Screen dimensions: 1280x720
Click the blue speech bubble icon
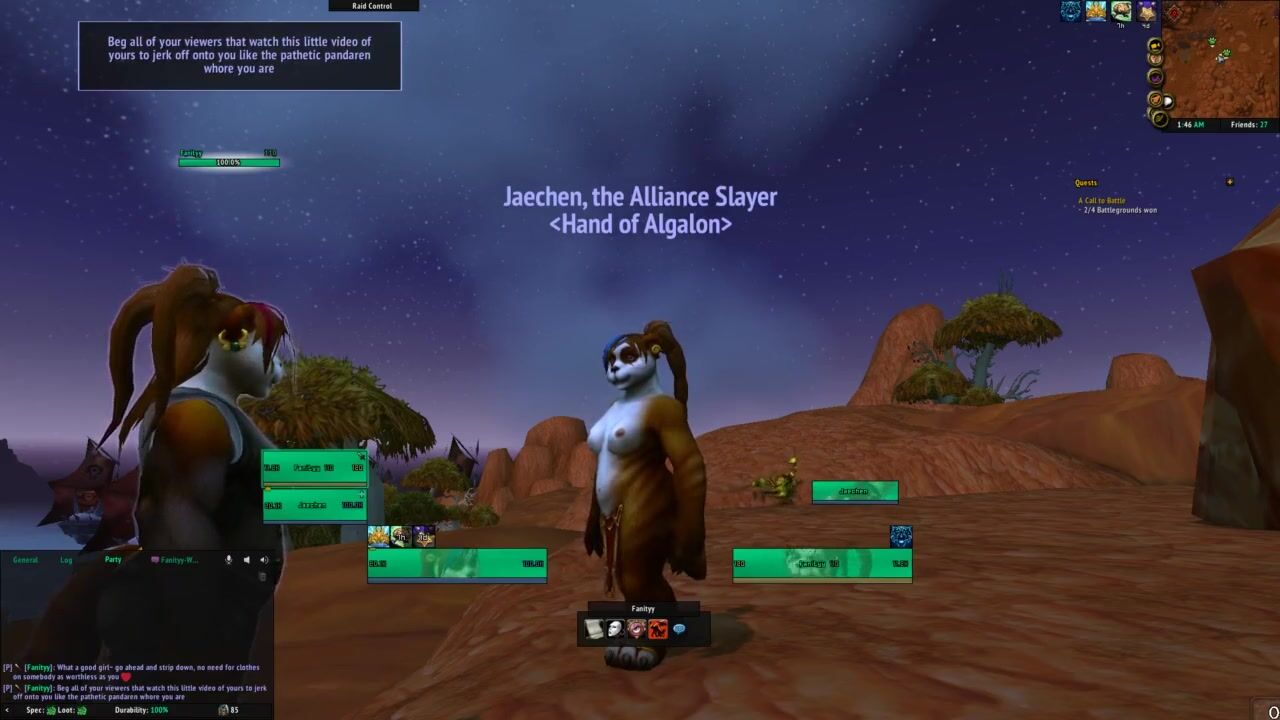point(679,629)
